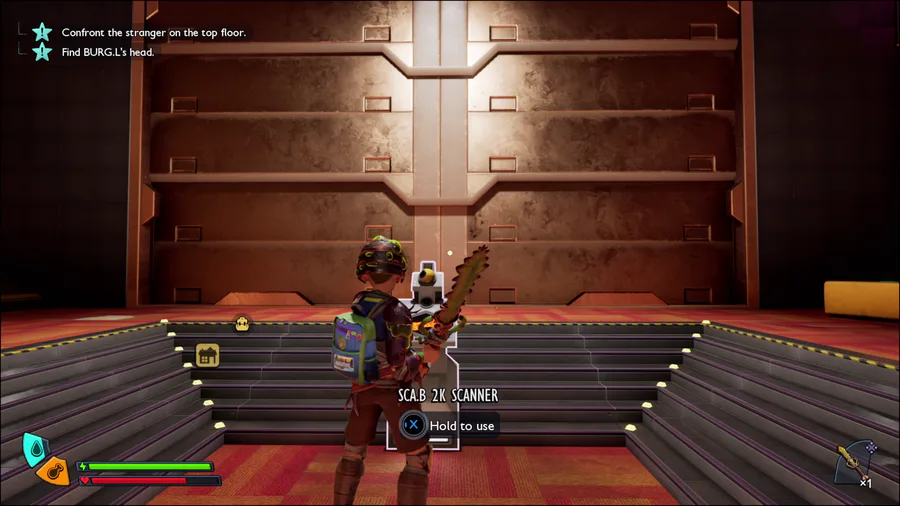This screenshot has height=506, width=900.
Task: Open the equipped sword hotbar slot
Action: pos(853,461)
